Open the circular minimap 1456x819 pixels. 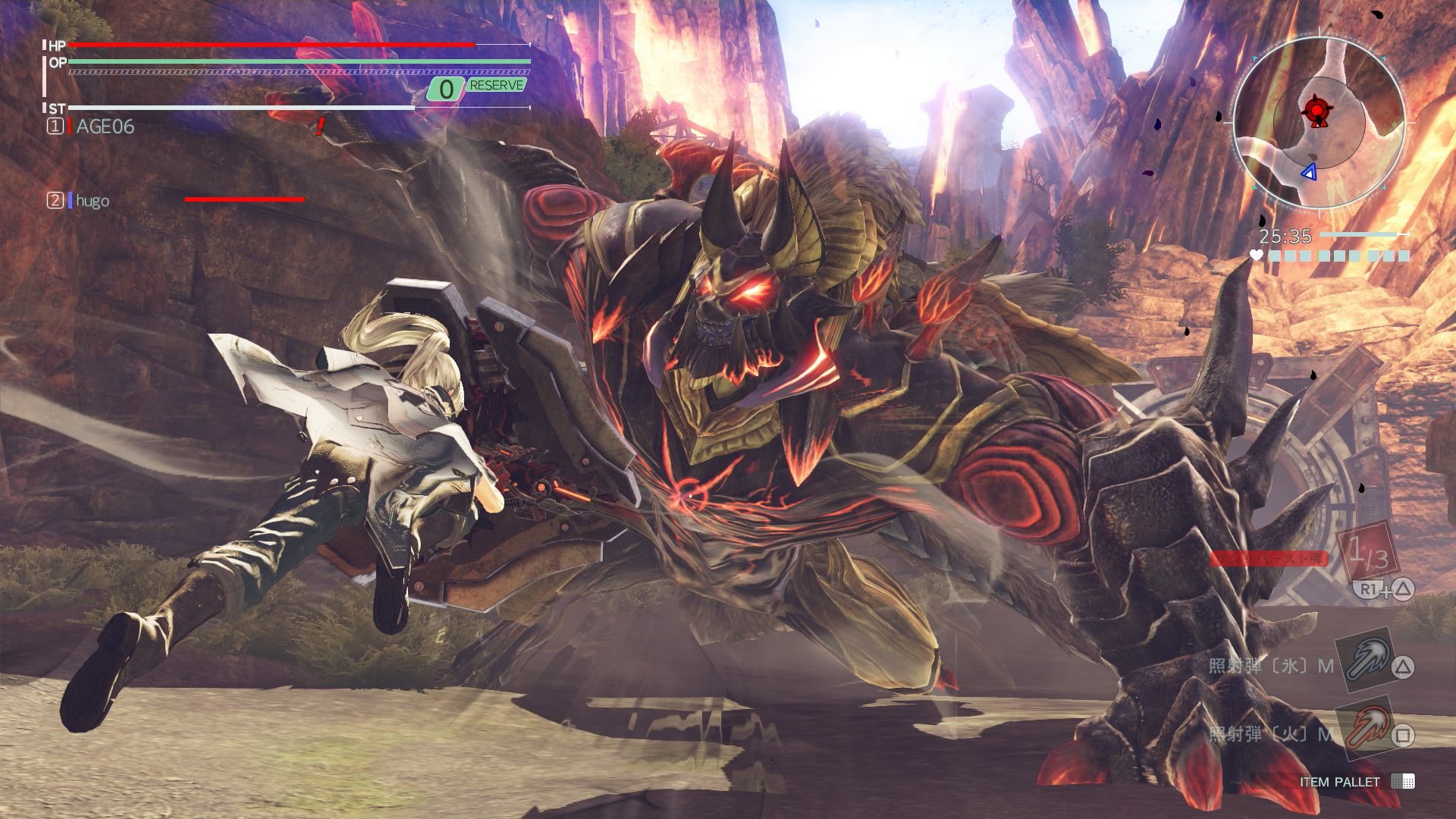(1319, 121)
